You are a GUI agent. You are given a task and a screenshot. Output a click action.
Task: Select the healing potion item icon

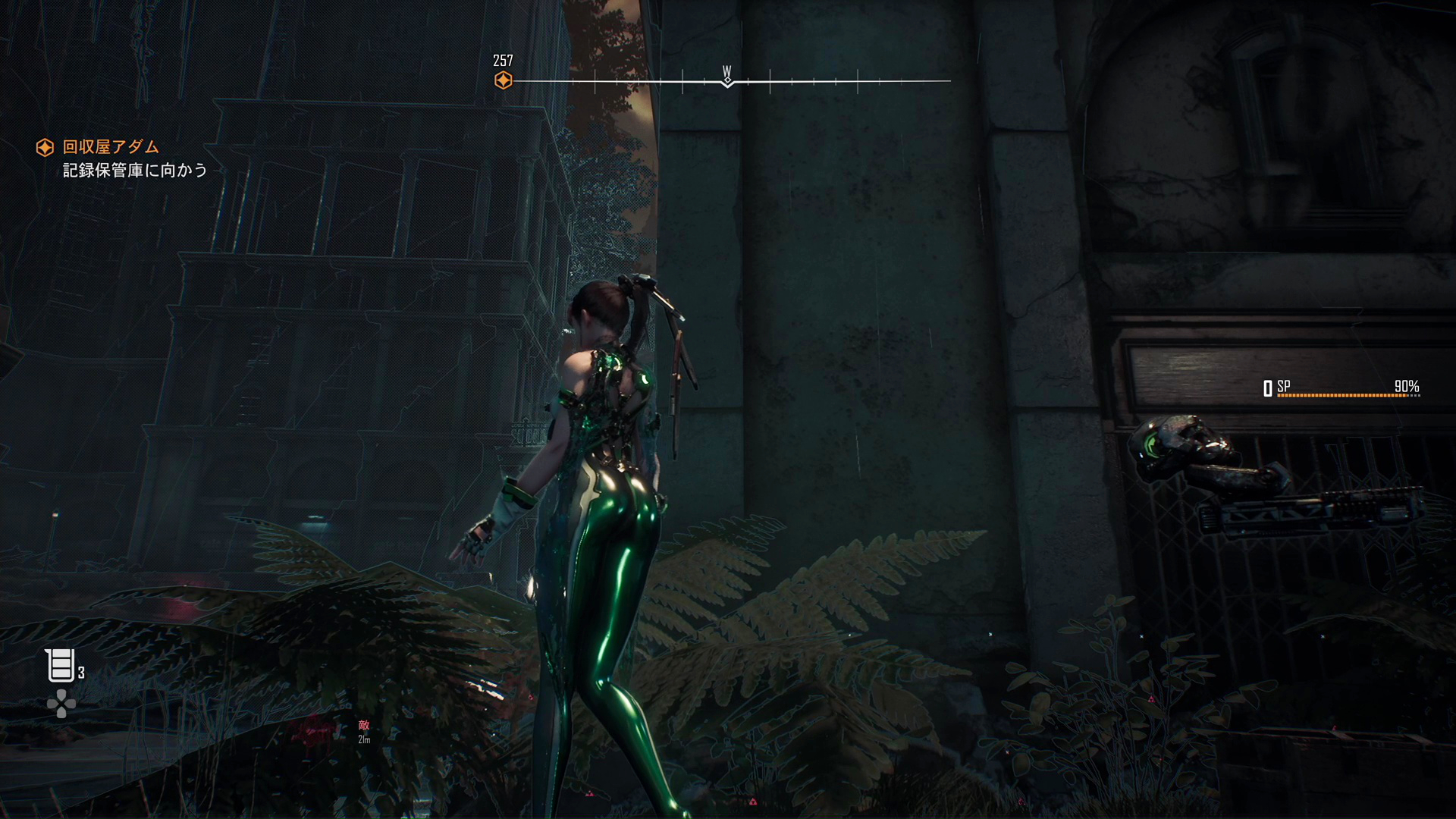coord(60,665)
